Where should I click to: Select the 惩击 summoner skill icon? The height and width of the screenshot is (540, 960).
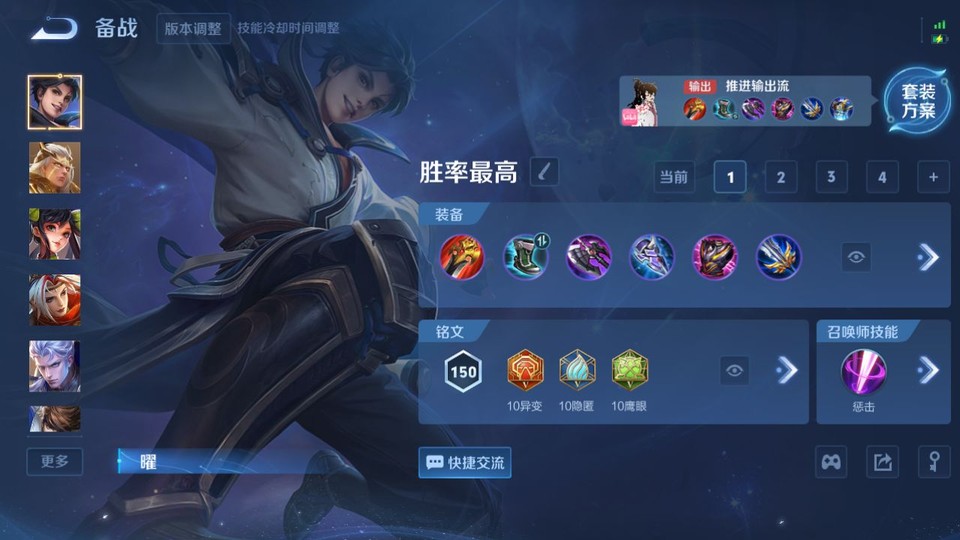pos(864,372)
